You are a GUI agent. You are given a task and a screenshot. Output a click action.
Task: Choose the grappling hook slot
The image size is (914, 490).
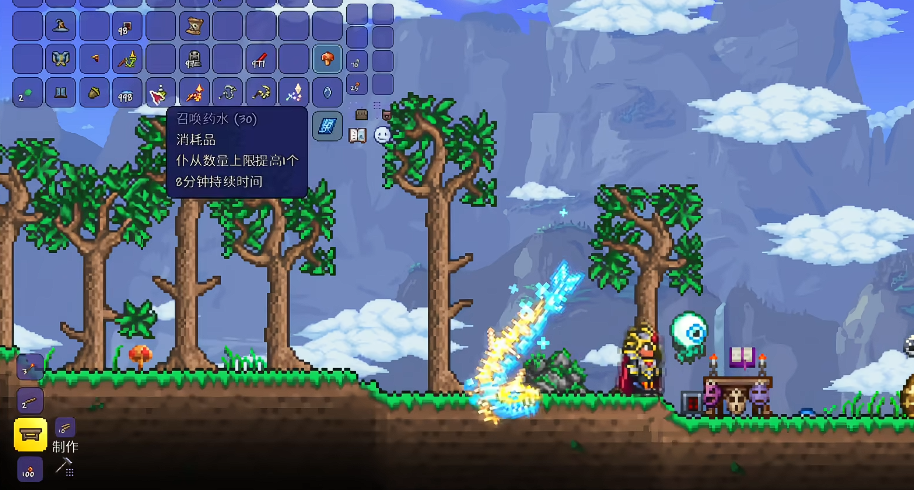pyautogui.click(x=227, y=93)
